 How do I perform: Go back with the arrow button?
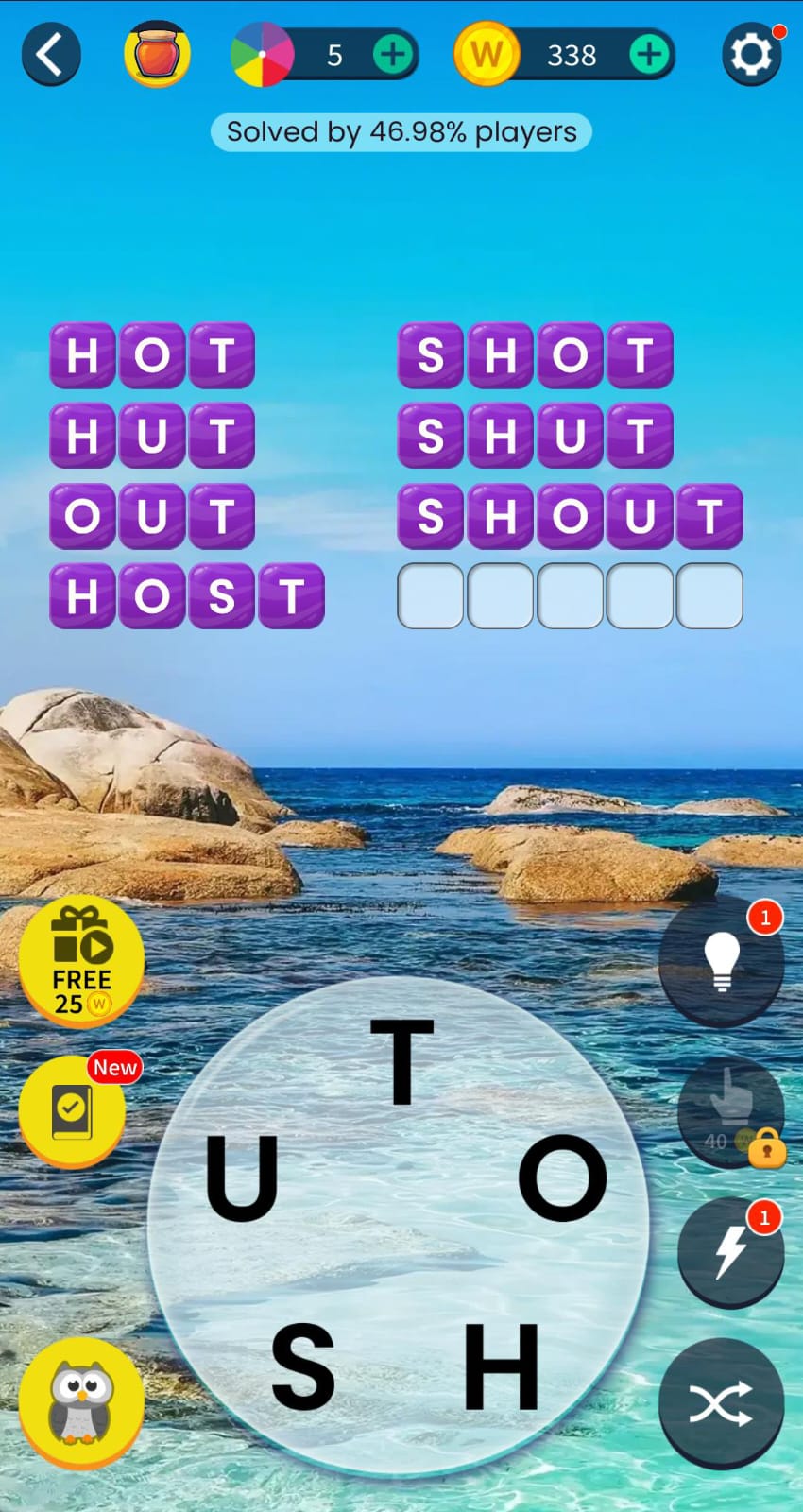pyautogui.click(x=51, y=55)
